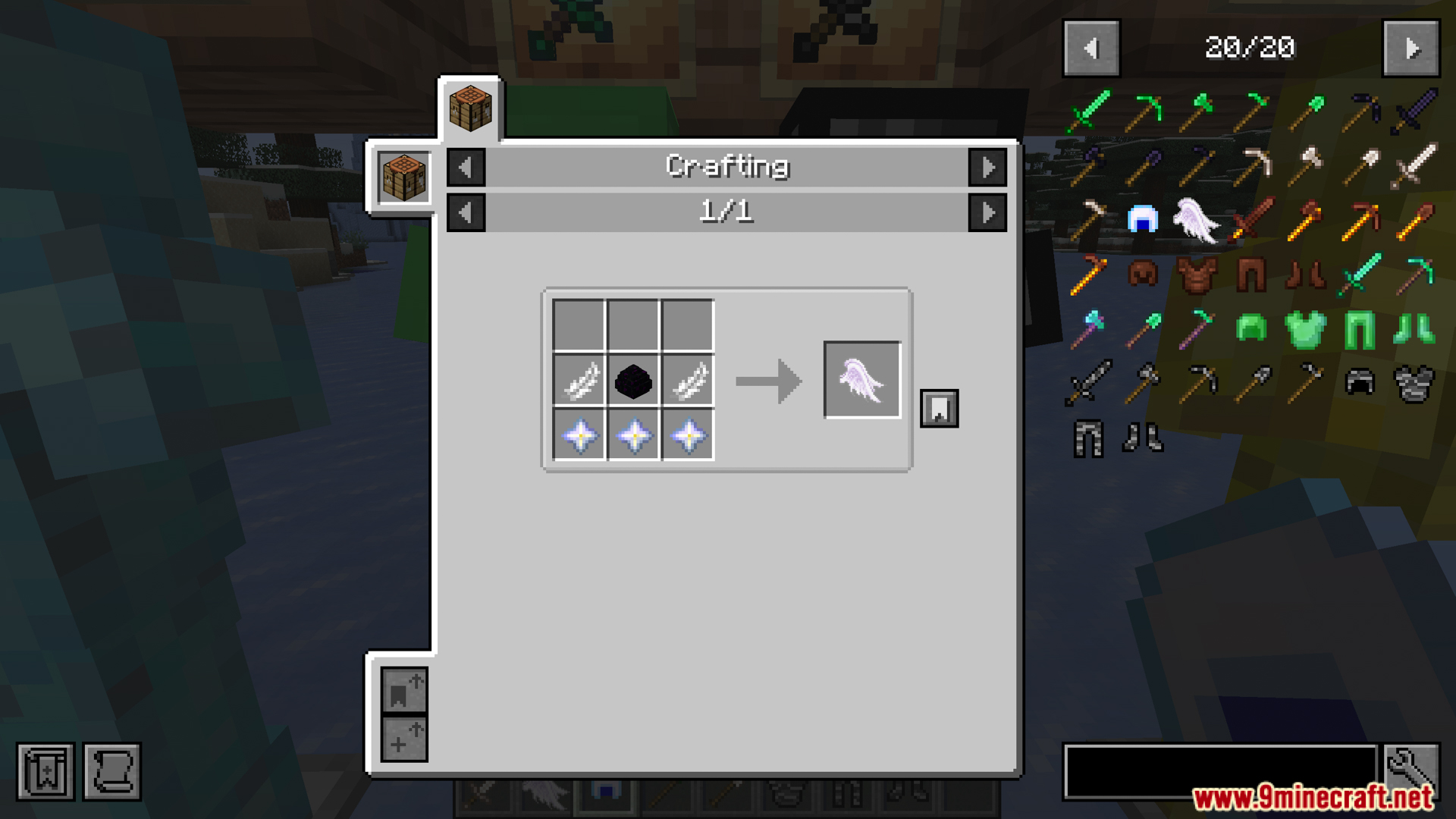Select the white wings item in list
This screenshot has height=819, width=1456.
1196,220
